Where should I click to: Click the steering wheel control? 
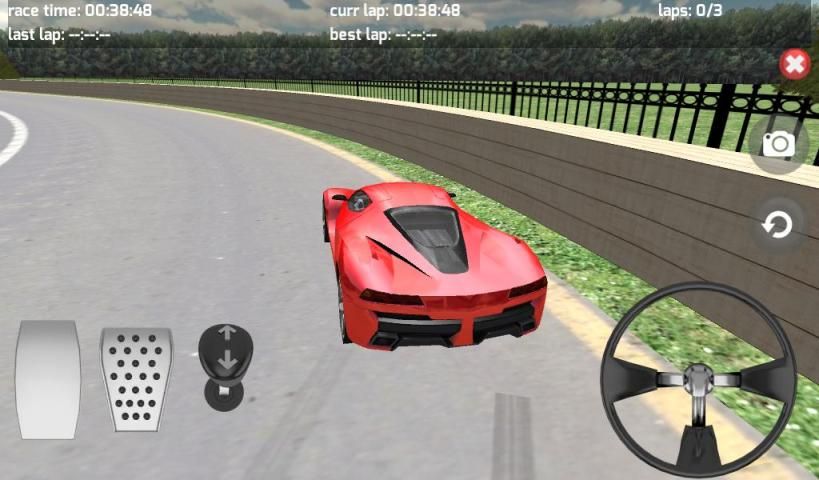point(698,379)
